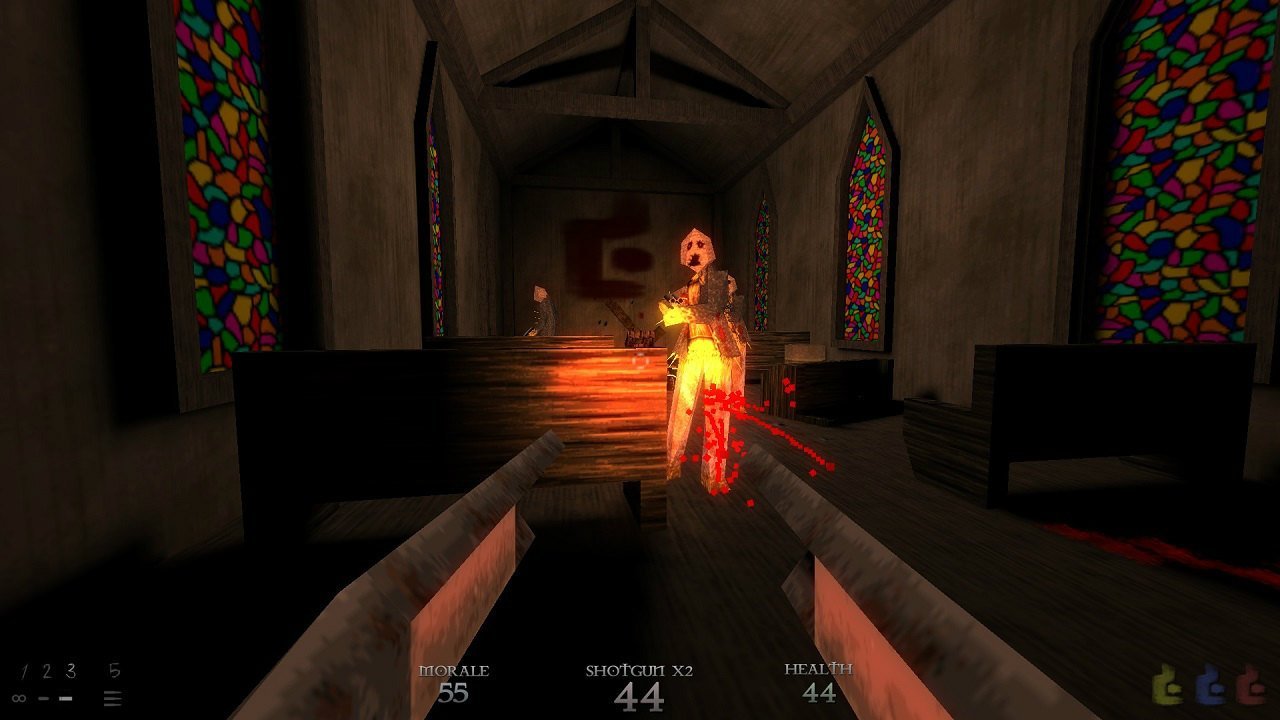The height and width of the screenshot is (720, 1280).
Task: Select weapon slot 5
Action: pyautogui.click(x=114, y=672)
